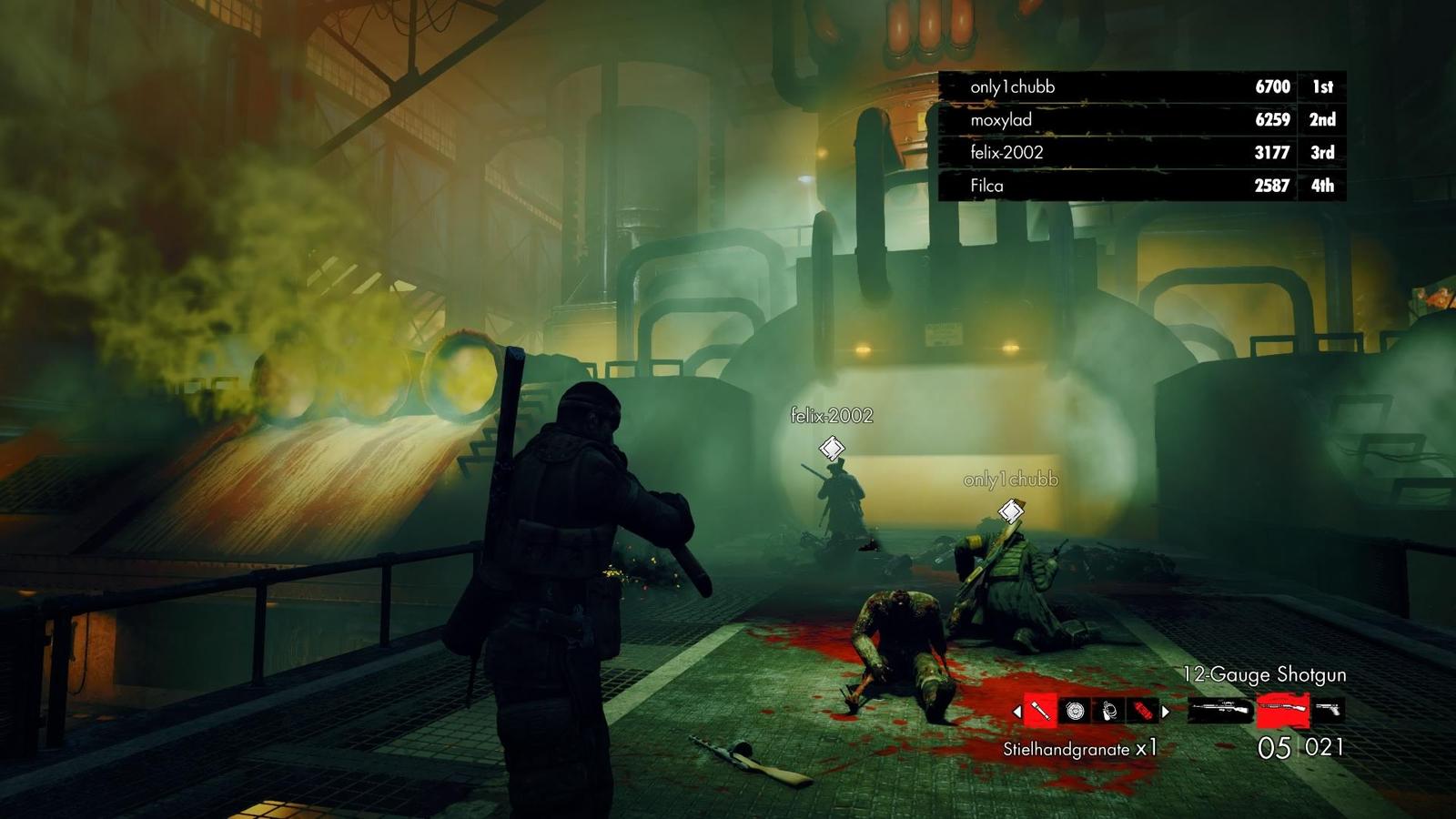This screenshot has width=1456, height=819.
Task: Cycle items with the right arrow
Action: click(1166, 712)
